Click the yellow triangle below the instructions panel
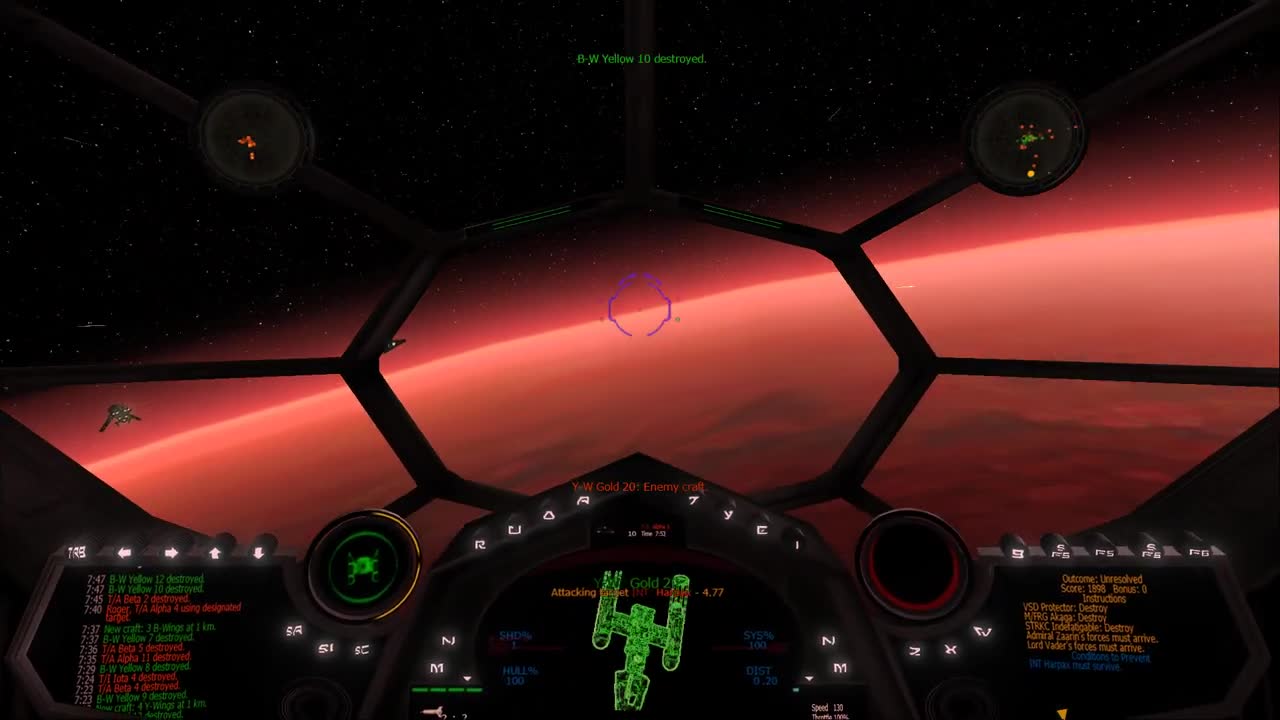This screenshot has width=1280, height=720. 1062,712
